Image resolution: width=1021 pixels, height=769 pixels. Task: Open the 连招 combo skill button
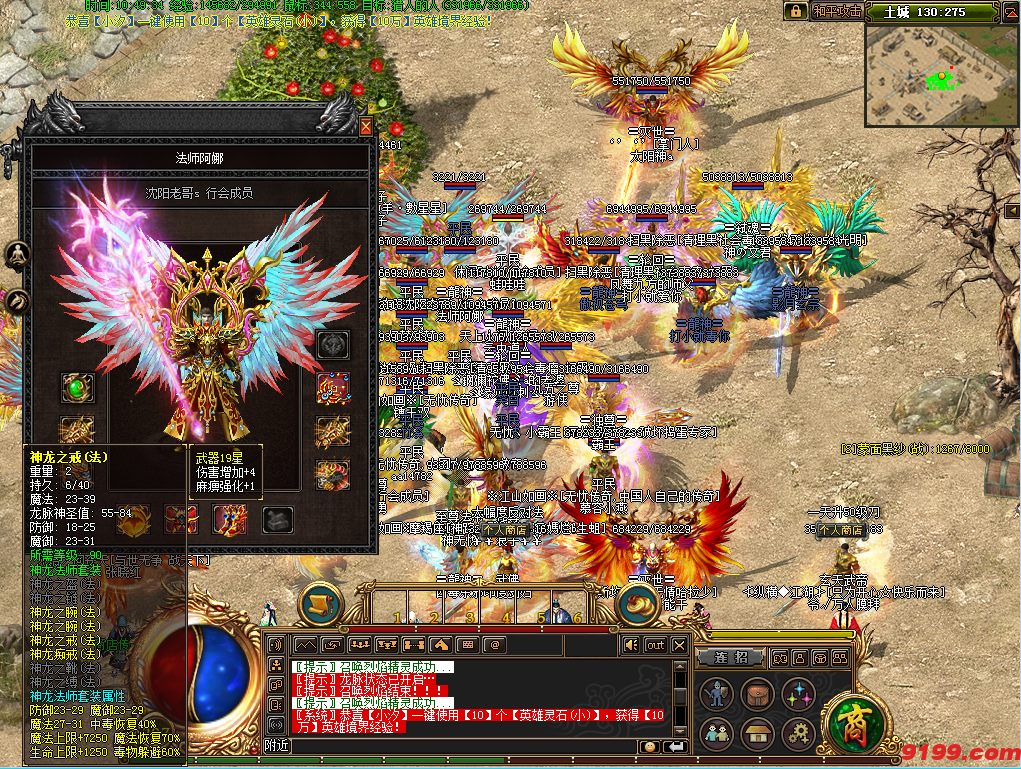click(x=731, y=657)
